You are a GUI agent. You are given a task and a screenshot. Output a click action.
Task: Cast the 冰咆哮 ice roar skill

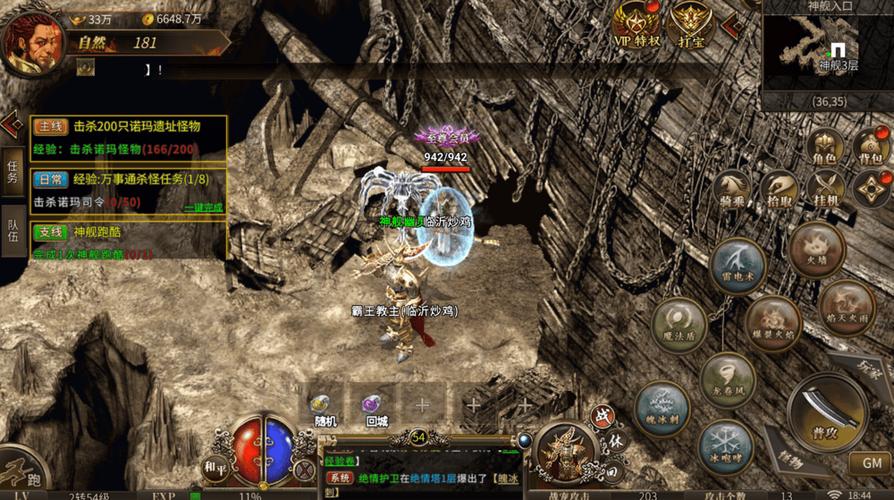725,446
